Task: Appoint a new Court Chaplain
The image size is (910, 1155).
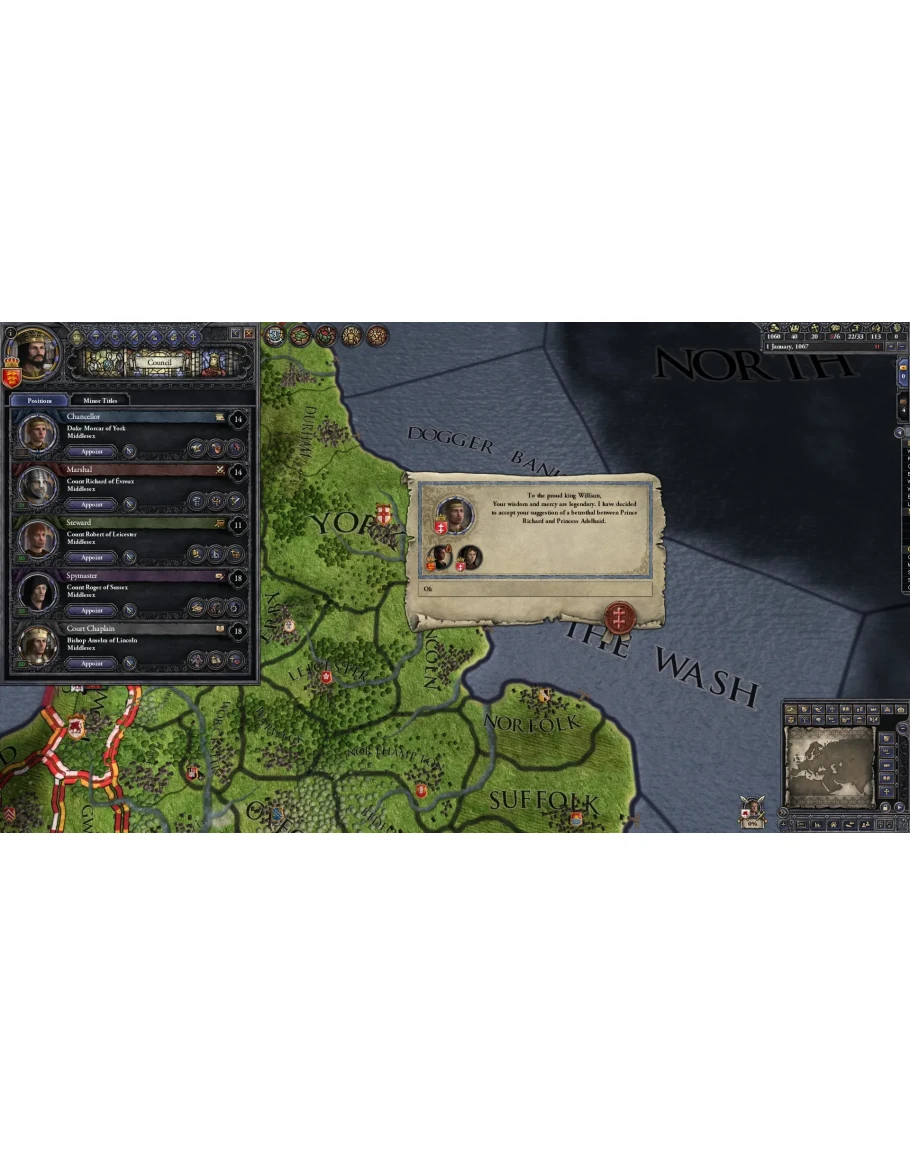Action: 92,663
